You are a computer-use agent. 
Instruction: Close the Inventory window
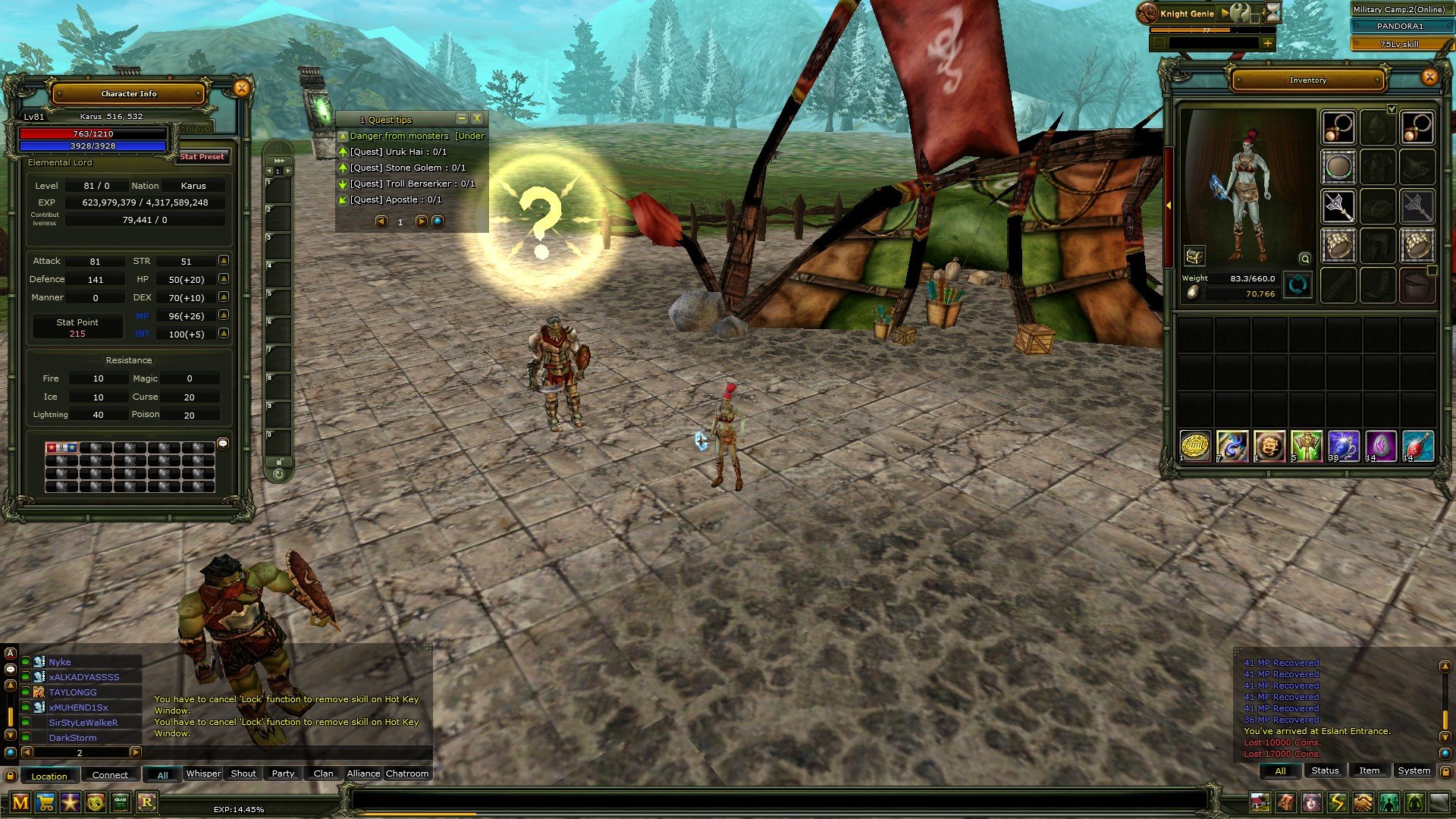1429,77
